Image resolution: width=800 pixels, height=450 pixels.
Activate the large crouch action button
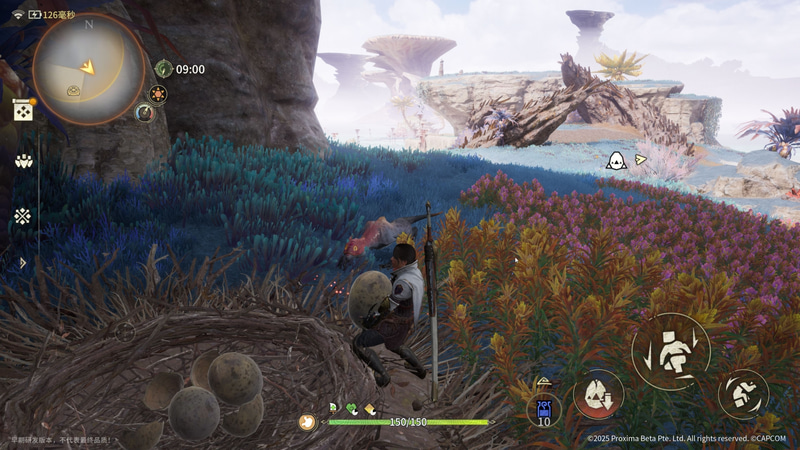[x=670, y=352]
